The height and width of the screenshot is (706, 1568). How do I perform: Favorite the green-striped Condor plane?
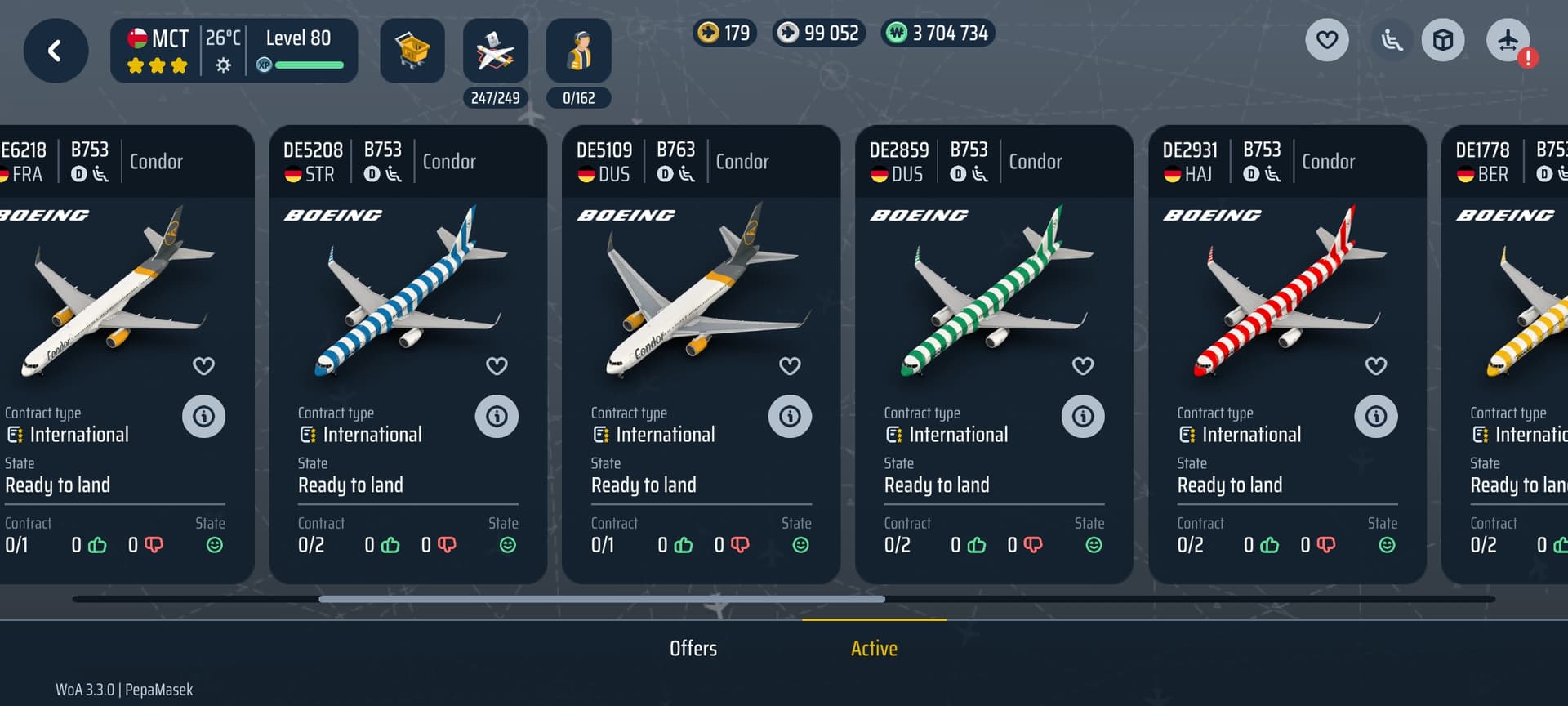(1083, 366)
